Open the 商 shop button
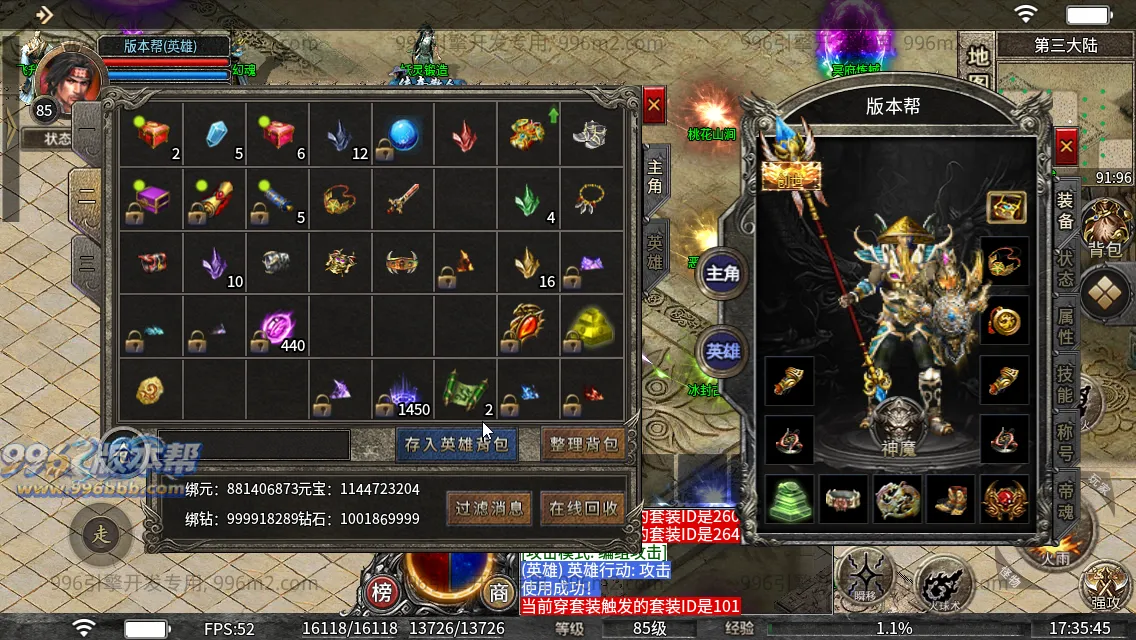Screen dimensions: 1136x640 click(x=499, y=591)
